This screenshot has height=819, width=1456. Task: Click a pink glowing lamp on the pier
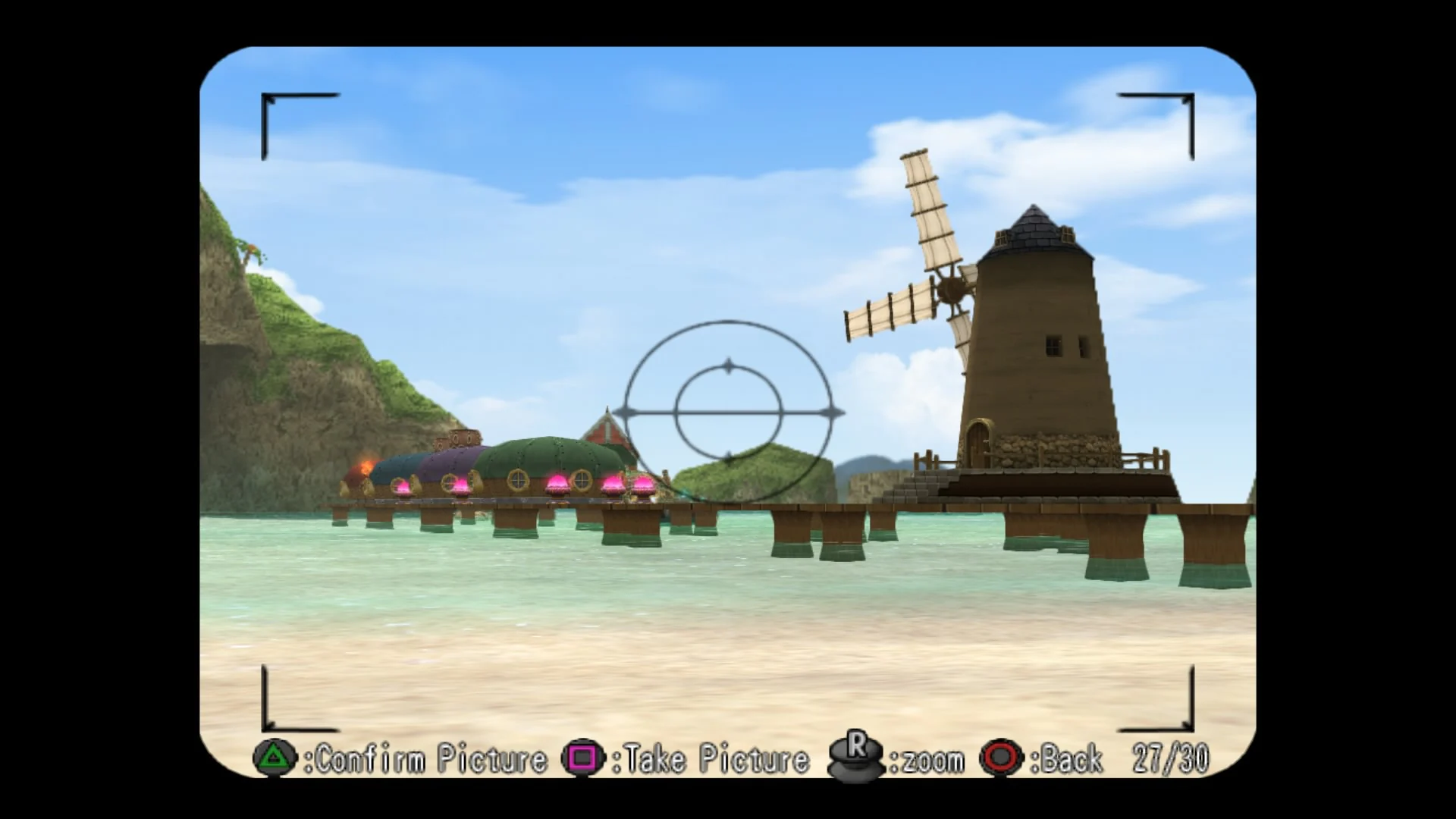(x=558, y=483)
